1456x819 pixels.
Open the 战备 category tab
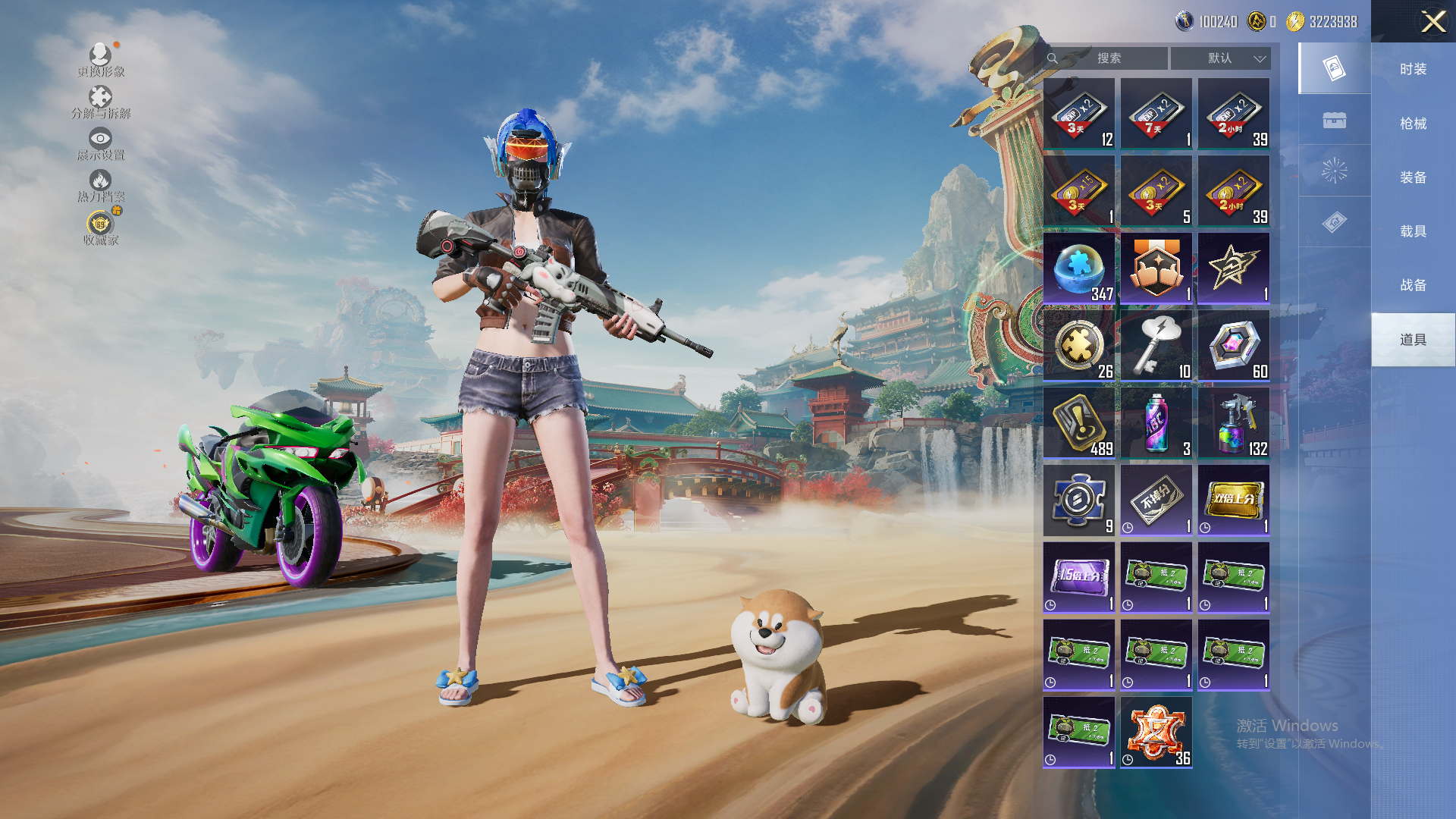(1413, 285)
